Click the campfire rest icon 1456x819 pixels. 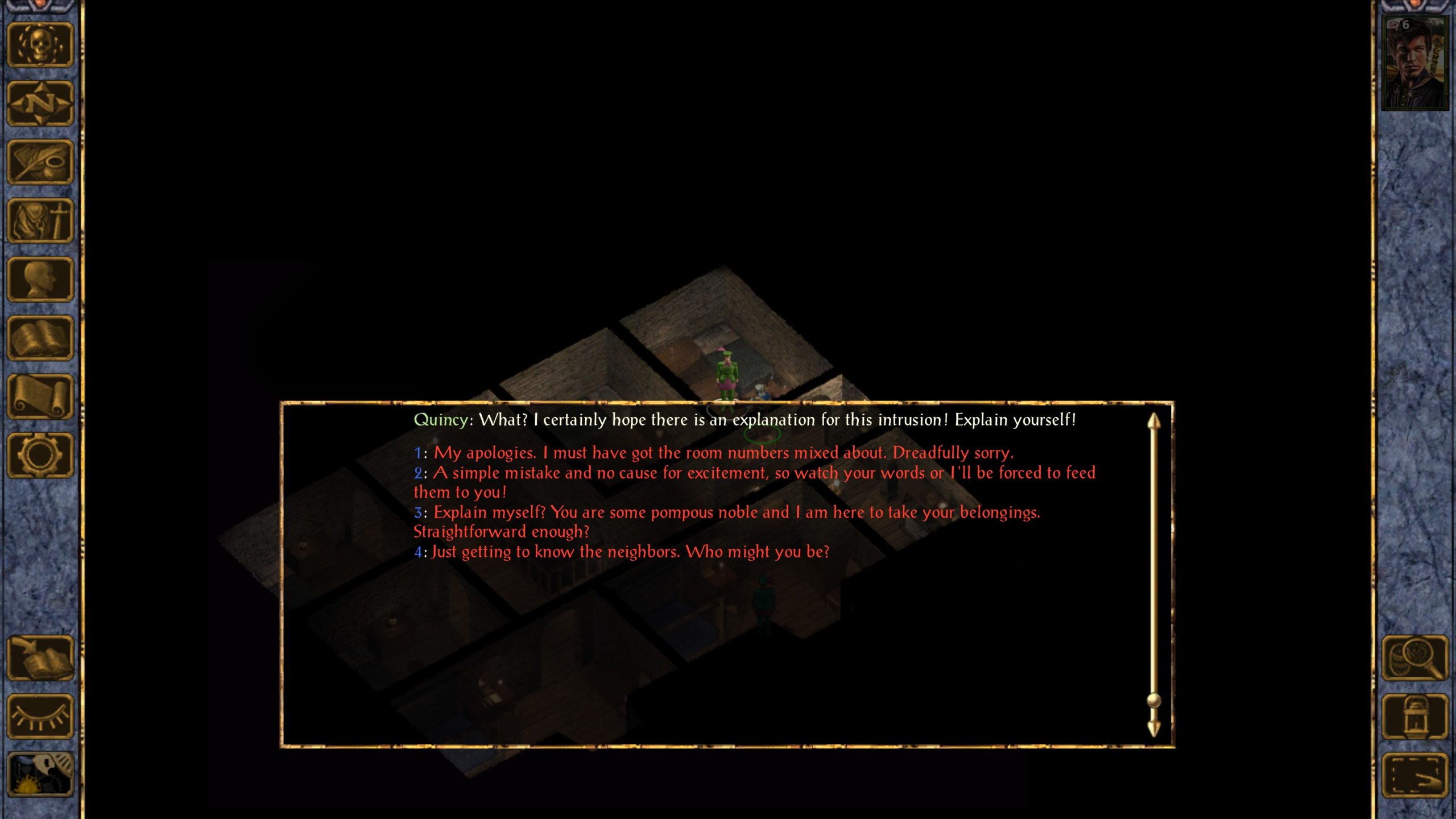click(40, 774)
